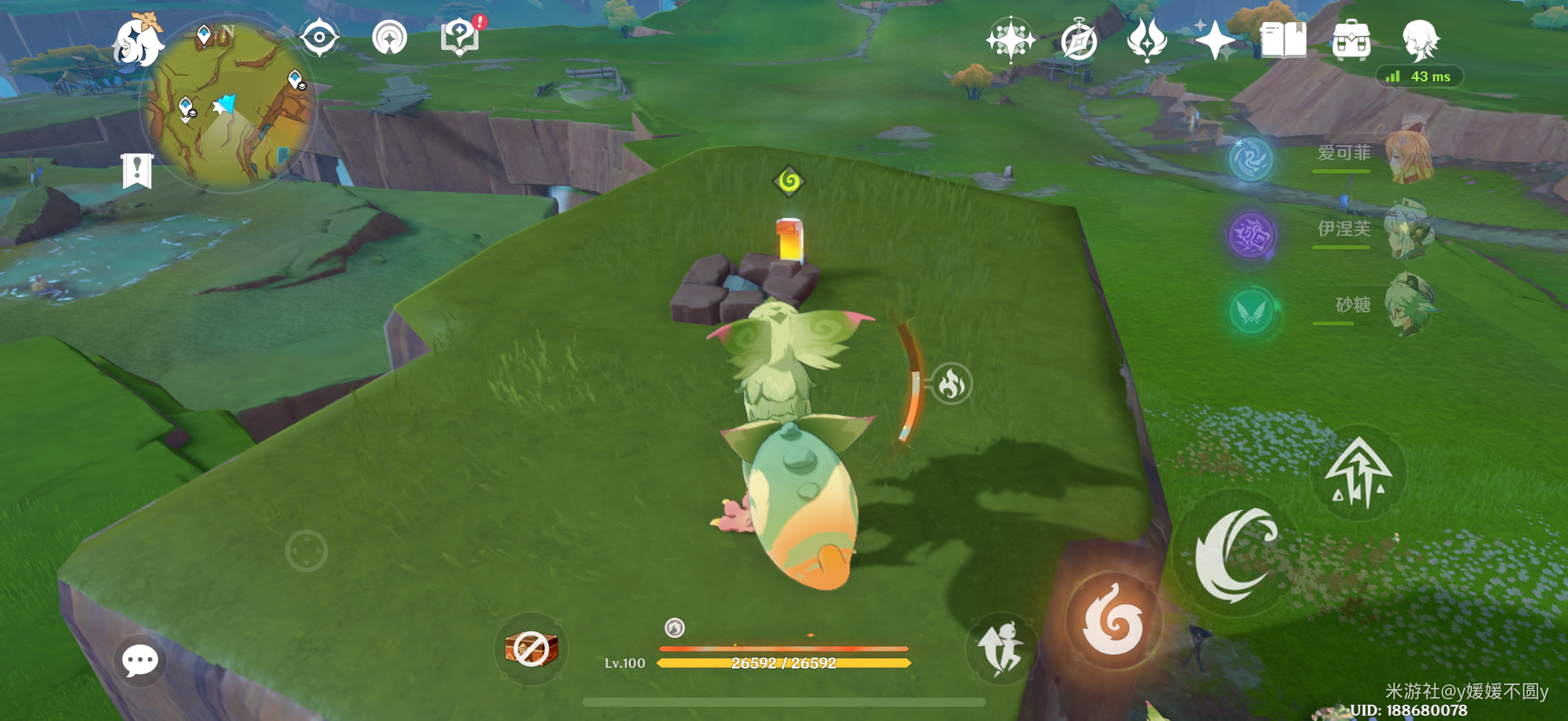Tap the crossed-out treasure chest icon
The image size is (1568, 721).
click(x=531, y=649)
